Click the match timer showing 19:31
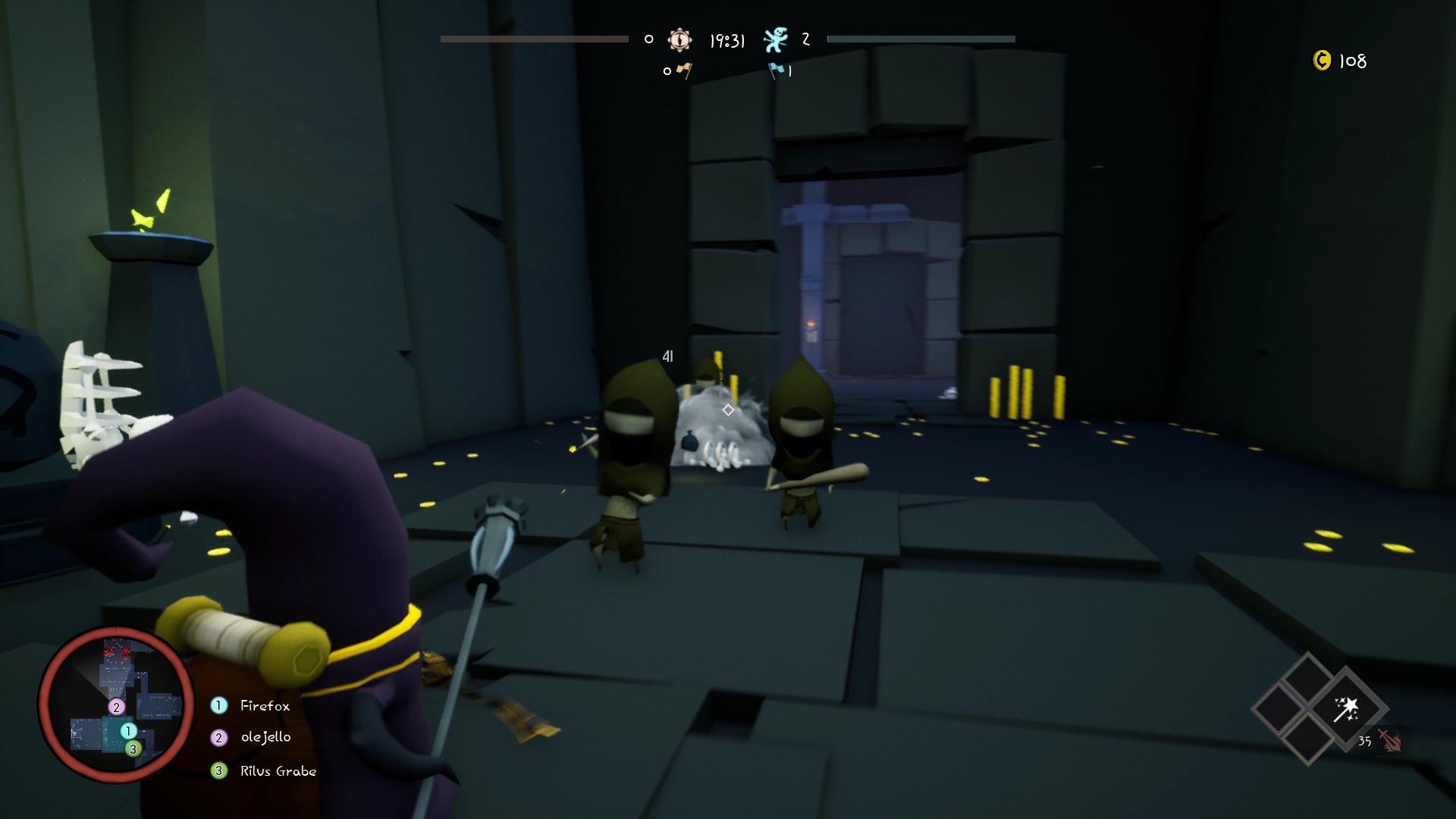The width and height of the screenshot is (1456, 819). (x=728, y=40)
